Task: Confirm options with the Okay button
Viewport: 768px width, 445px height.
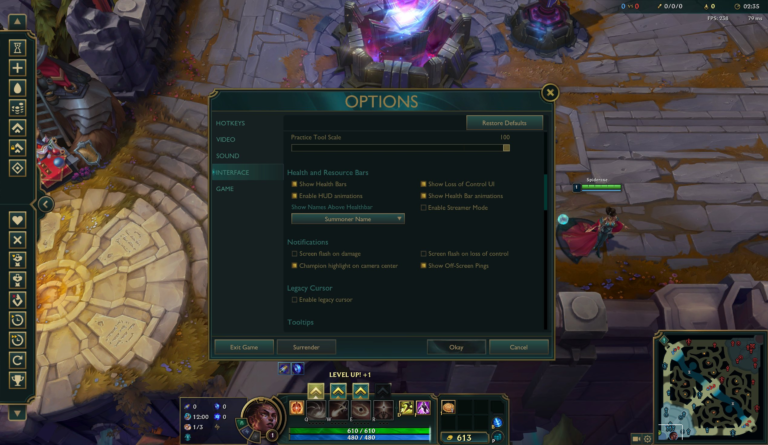Action: (x=456, y=347)
